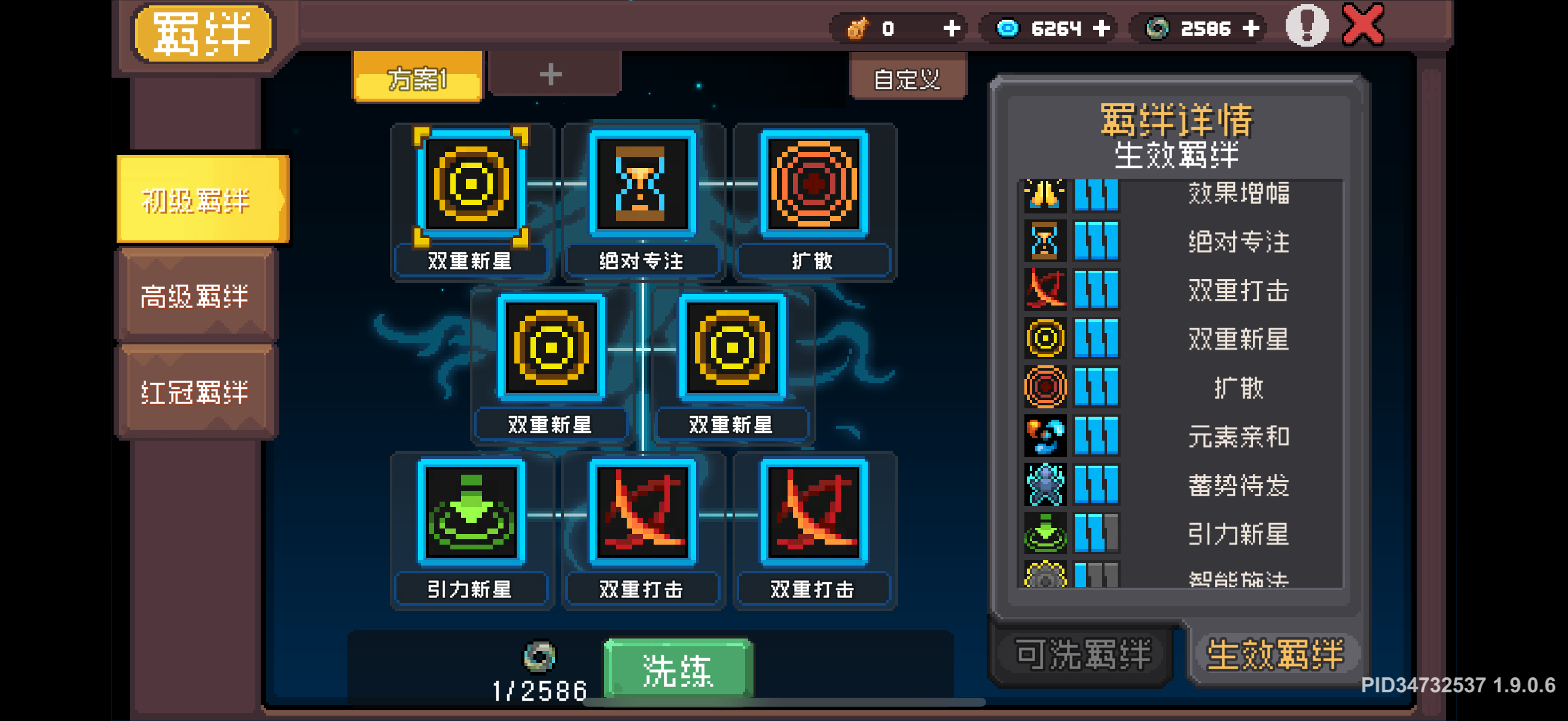This screenshot has height=721, width=1568.
Task: Select the 扩散 orange ring icon
Action: (x=813, y=184)
